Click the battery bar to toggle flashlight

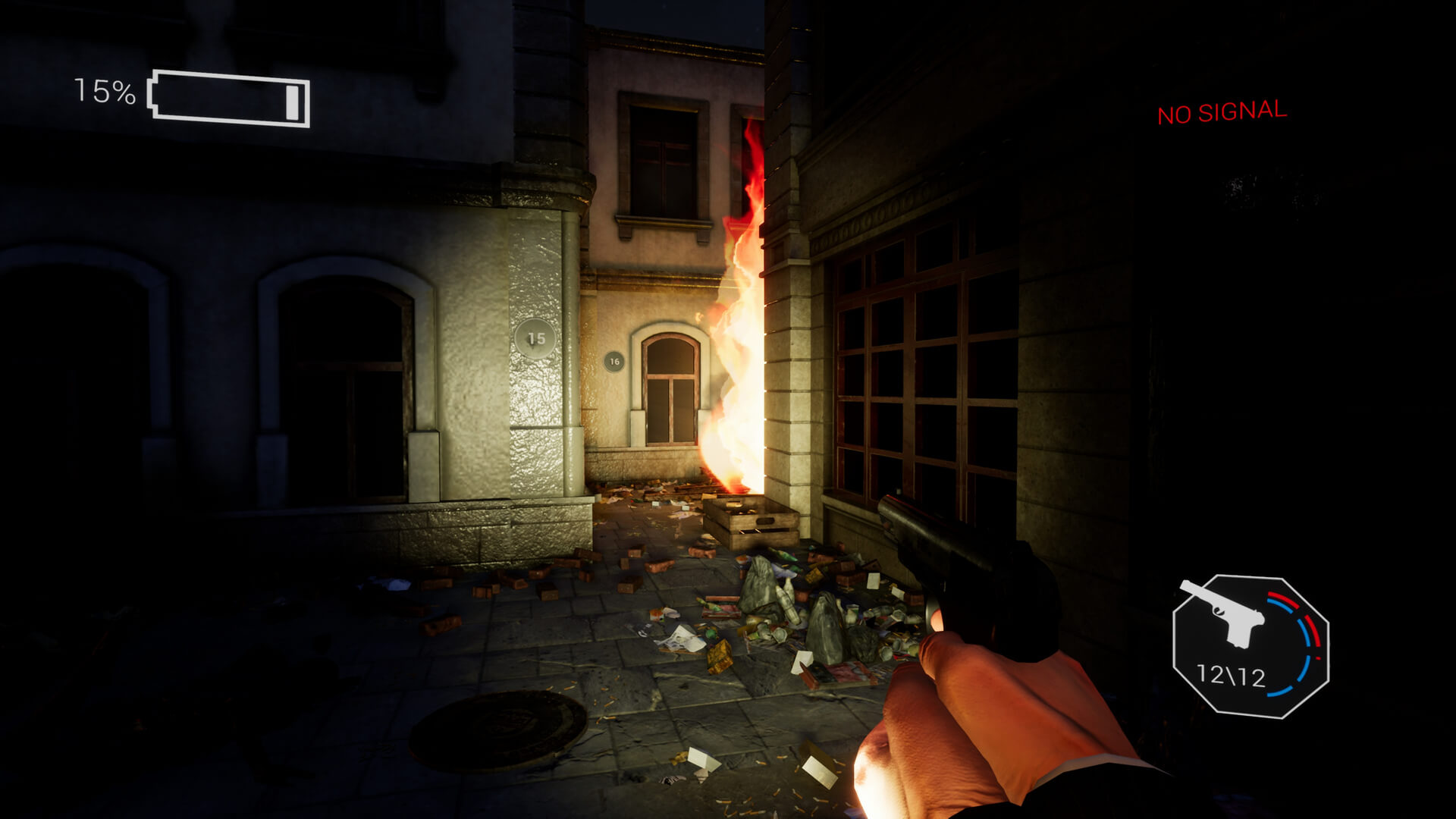tap(227, 96)
